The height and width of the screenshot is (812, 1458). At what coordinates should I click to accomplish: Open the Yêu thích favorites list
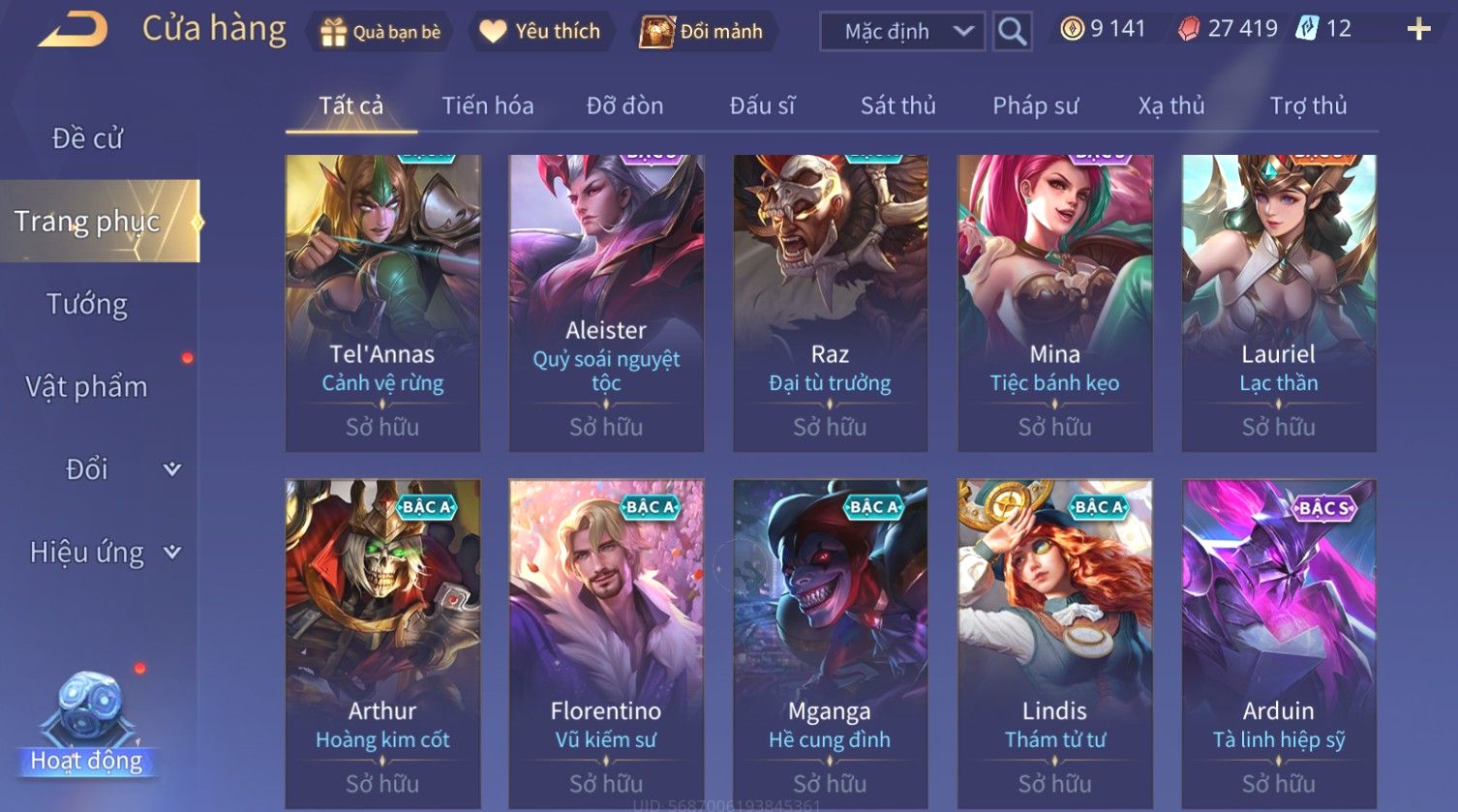click(x=540, y=32)
